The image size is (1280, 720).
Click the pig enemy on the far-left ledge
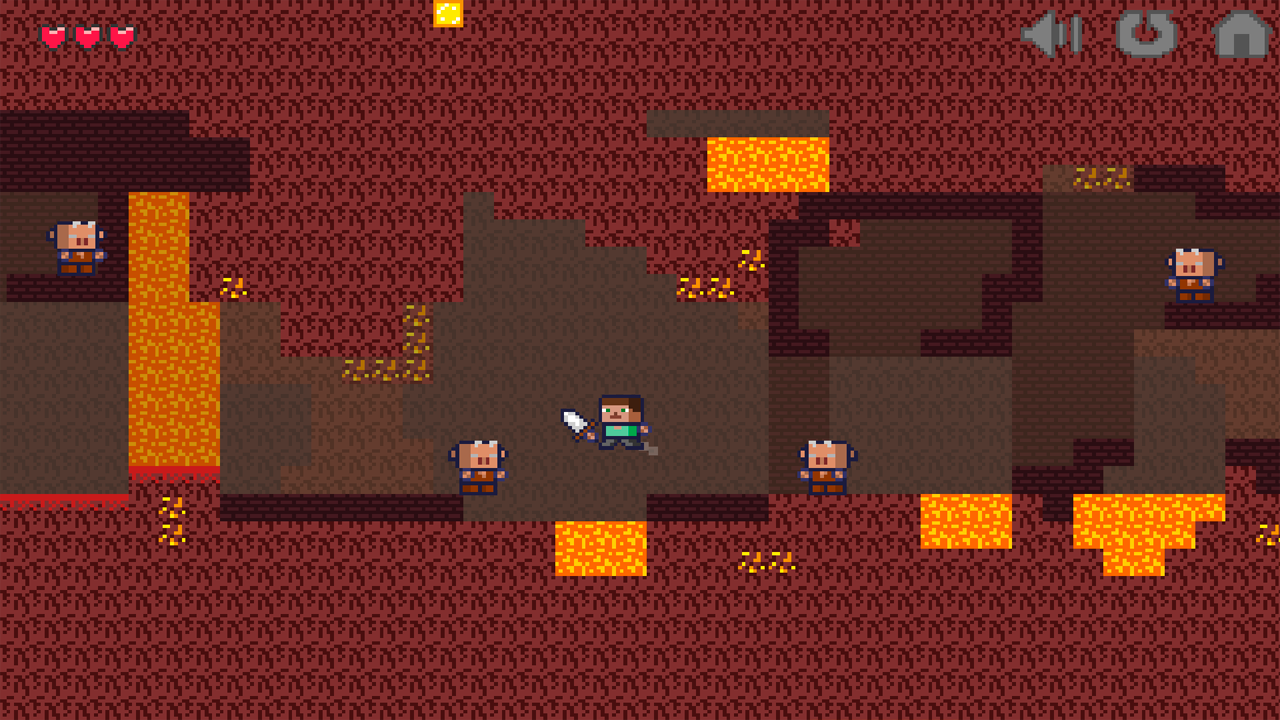tap(78, 248)
